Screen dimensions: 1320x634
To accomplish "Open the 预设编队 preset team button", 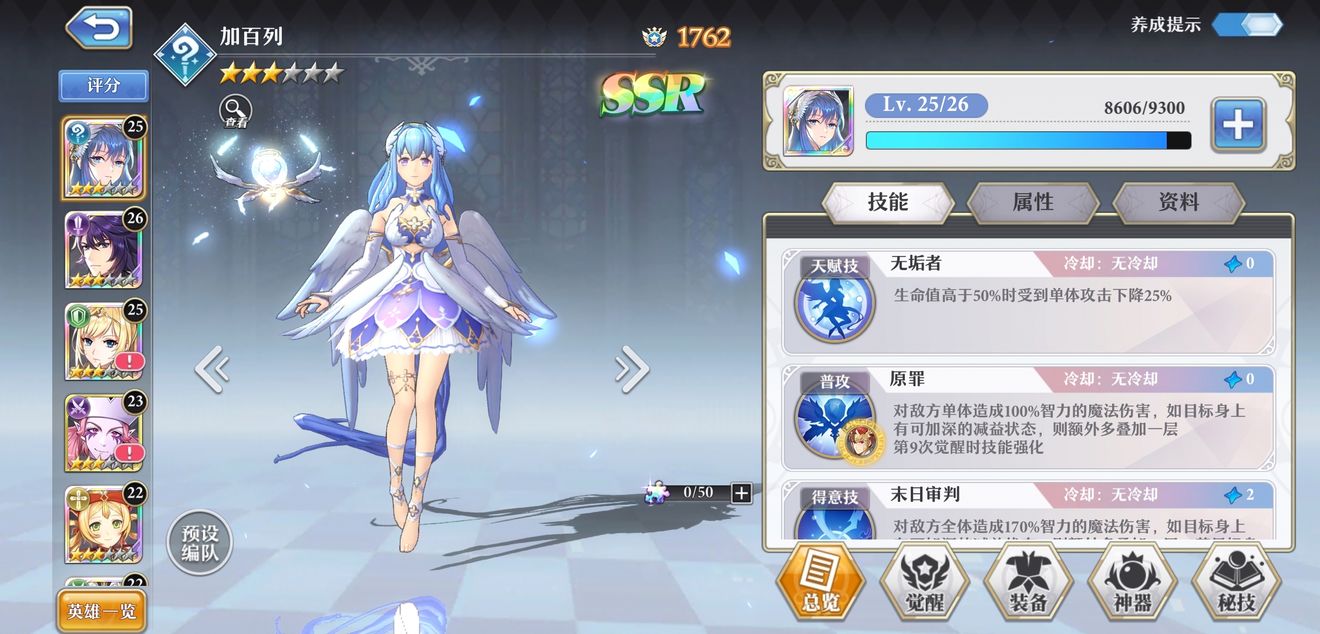I will click(x=200, y=544).
